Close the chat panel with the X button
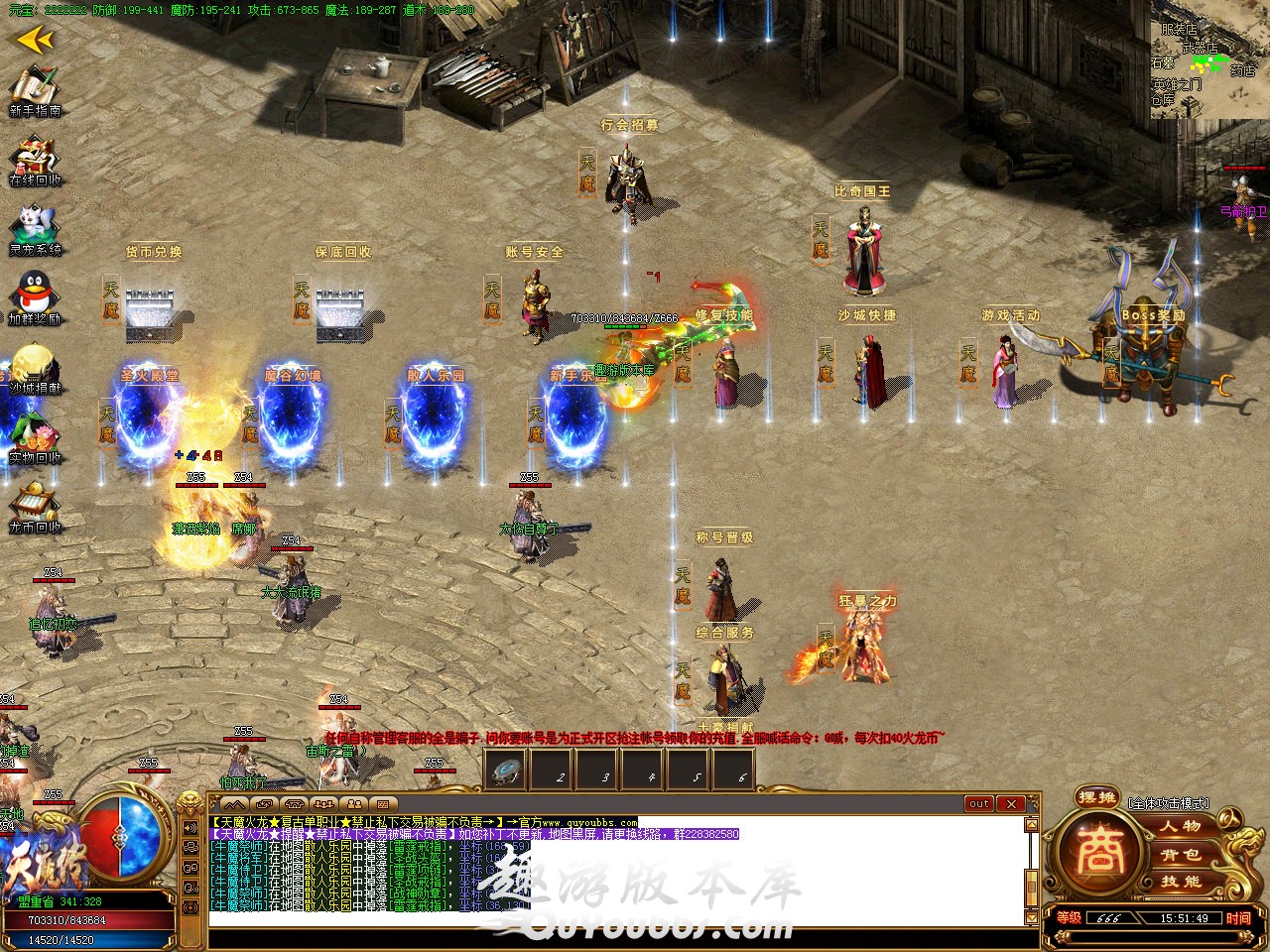Viewport: 1270px width, 952px height. (1010, 803)
